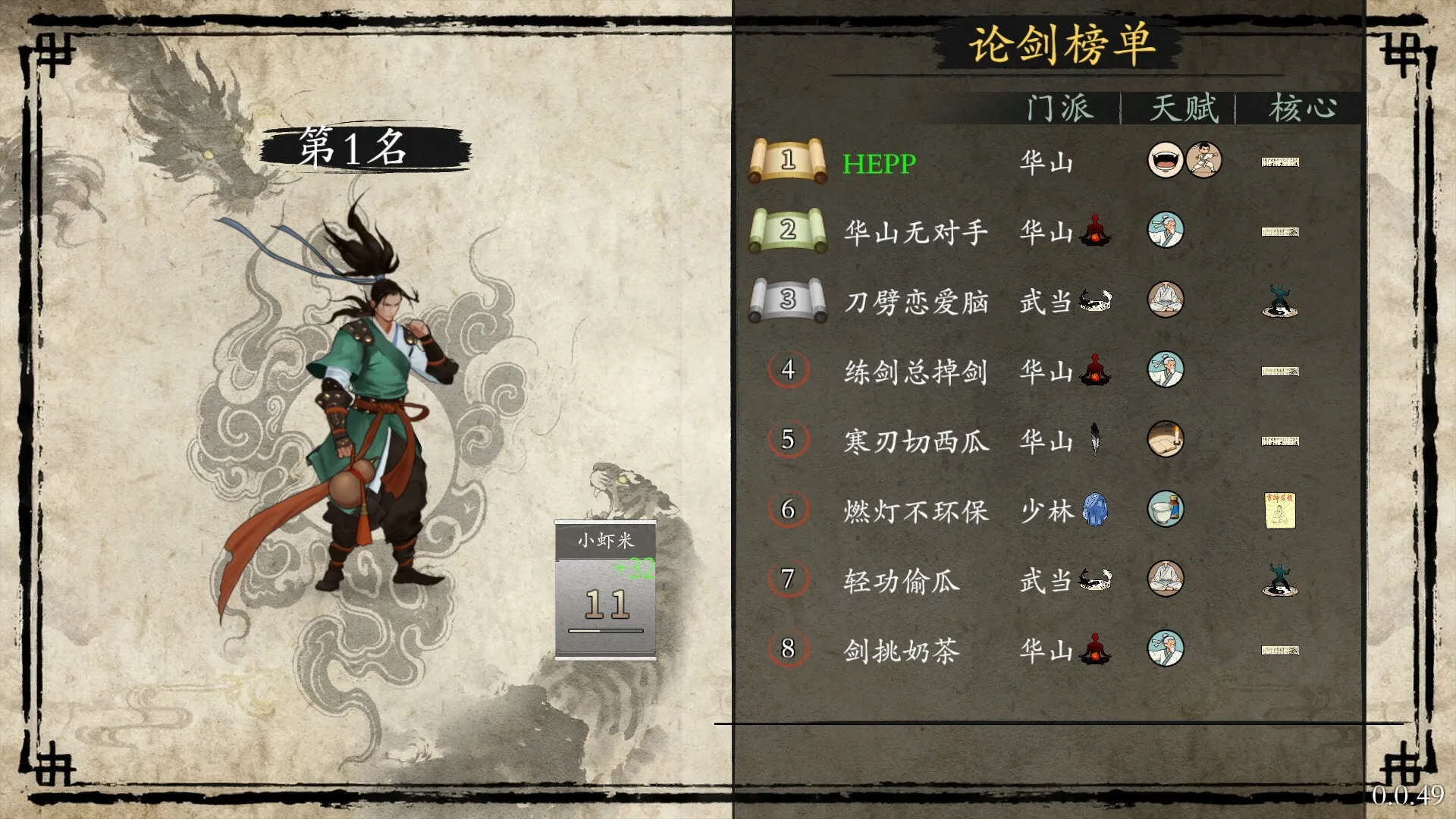Click the candle and book talent icon for 寒刃切西瓜

pyautogui.click(x=1166, y=440)
